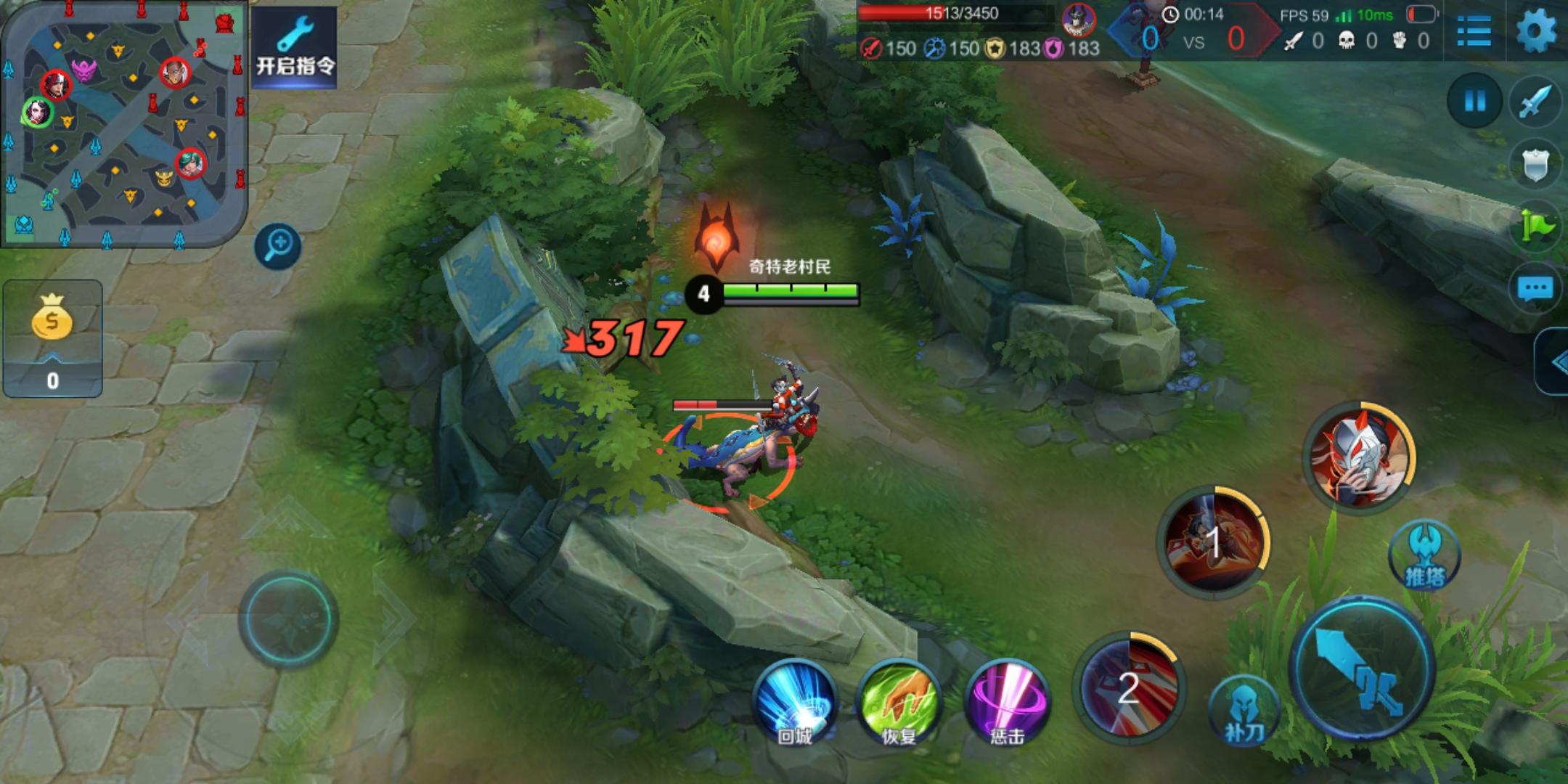Open the scoreboard list icon
Viewport: 1568px width, 784px height.
click(1474, 32)
